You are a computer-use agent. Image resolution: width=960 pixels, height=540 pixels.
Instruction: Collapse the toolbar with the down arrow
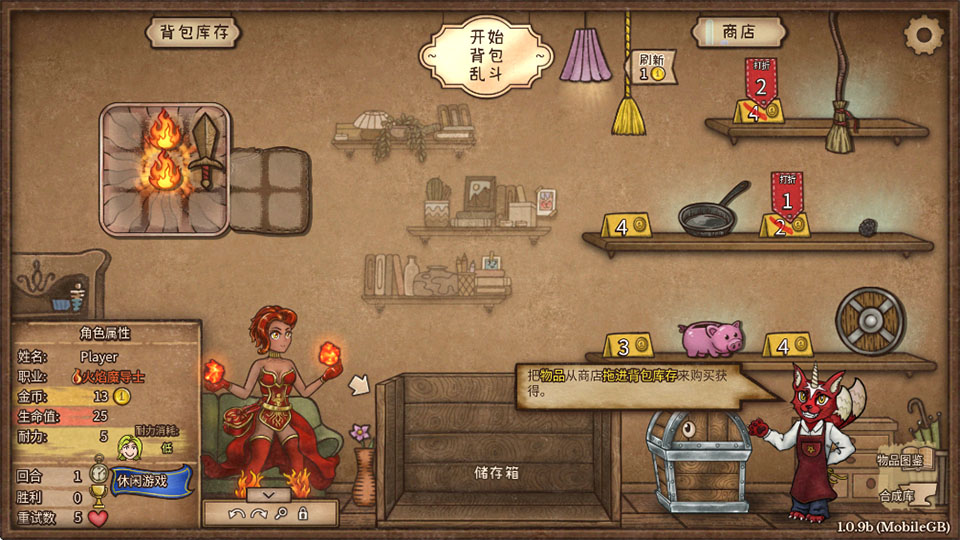[268, 494]
